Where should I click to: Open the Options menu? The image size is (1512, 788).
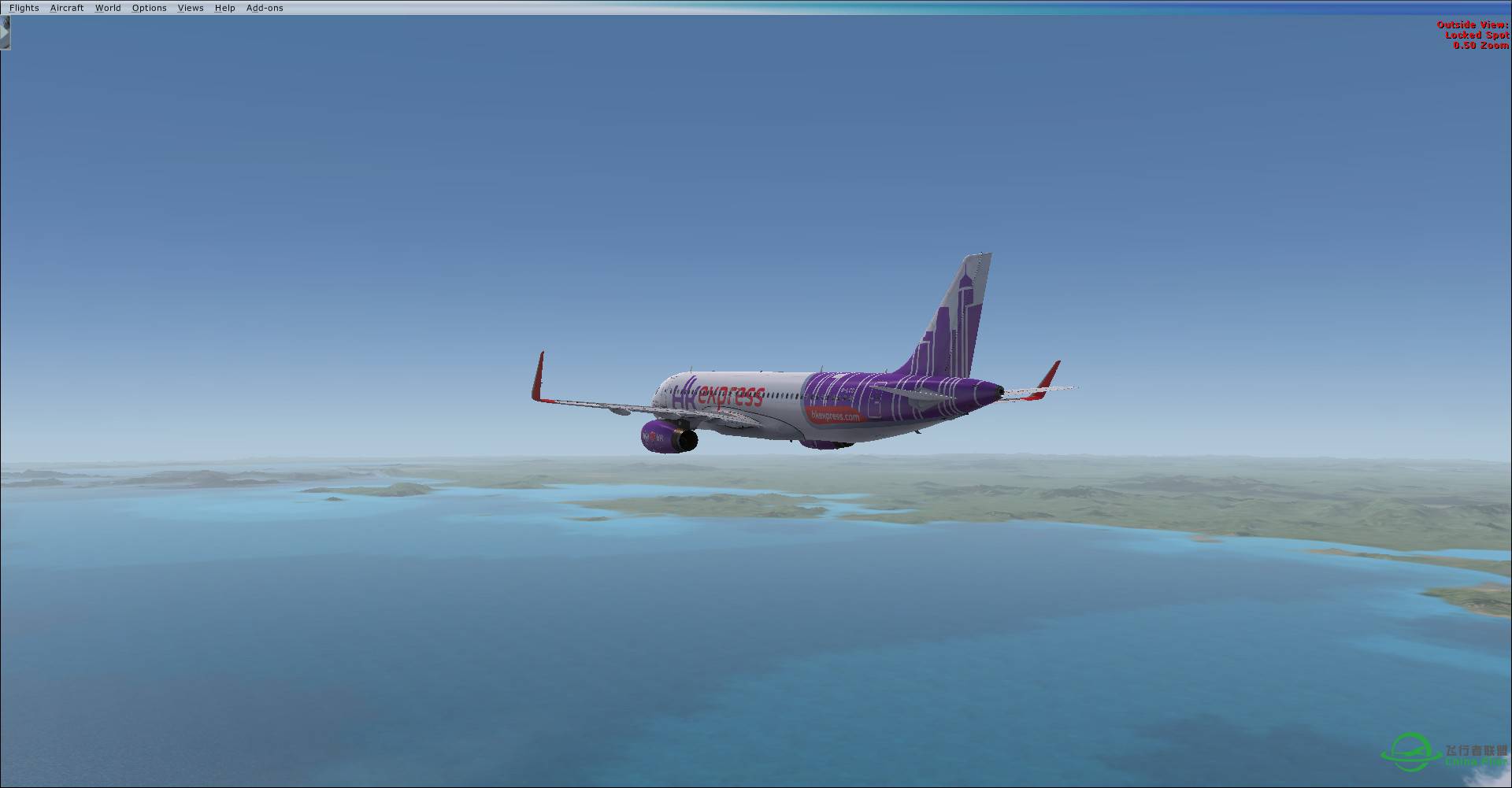tap(149, 7)
